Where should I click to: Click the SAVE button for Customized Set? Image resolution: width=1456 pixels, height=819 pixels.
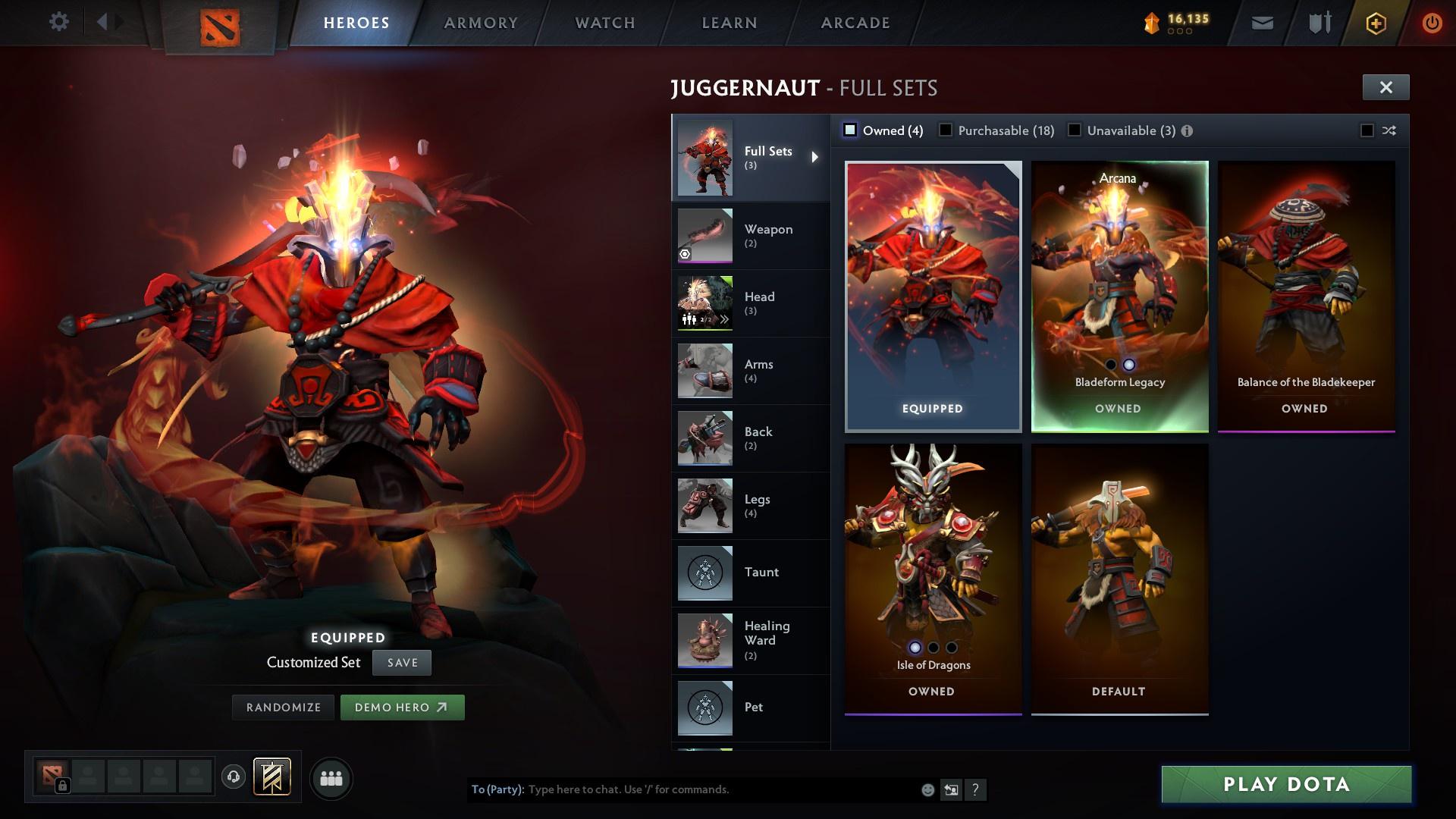point(401,662)
